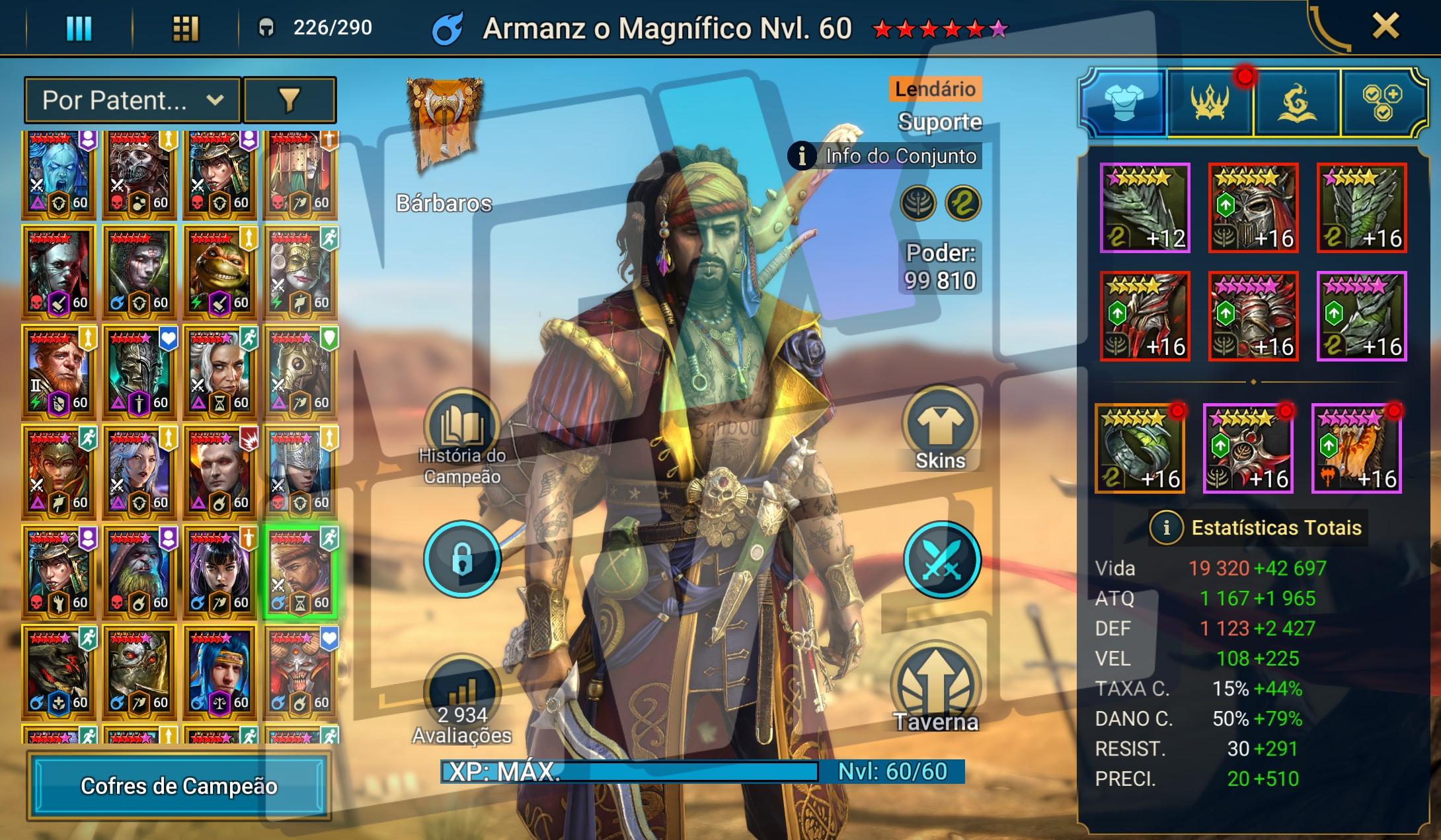Close the champion screen

tap(1385, 27)
